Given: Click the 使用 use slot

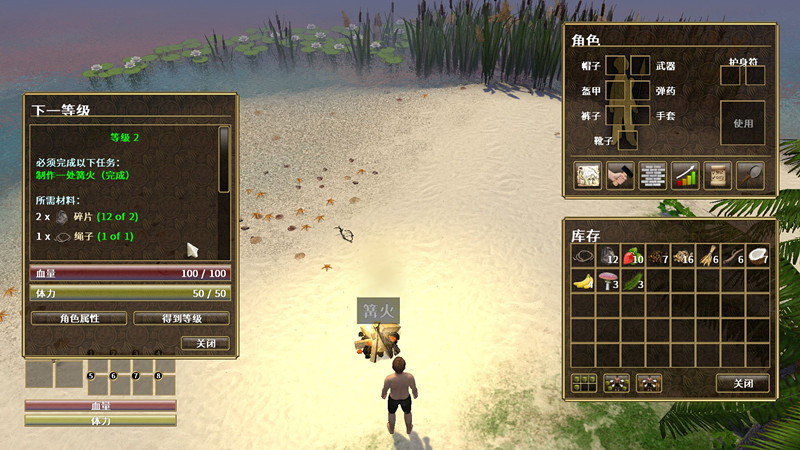Looking at the screenshot, I should click(742, 124).
